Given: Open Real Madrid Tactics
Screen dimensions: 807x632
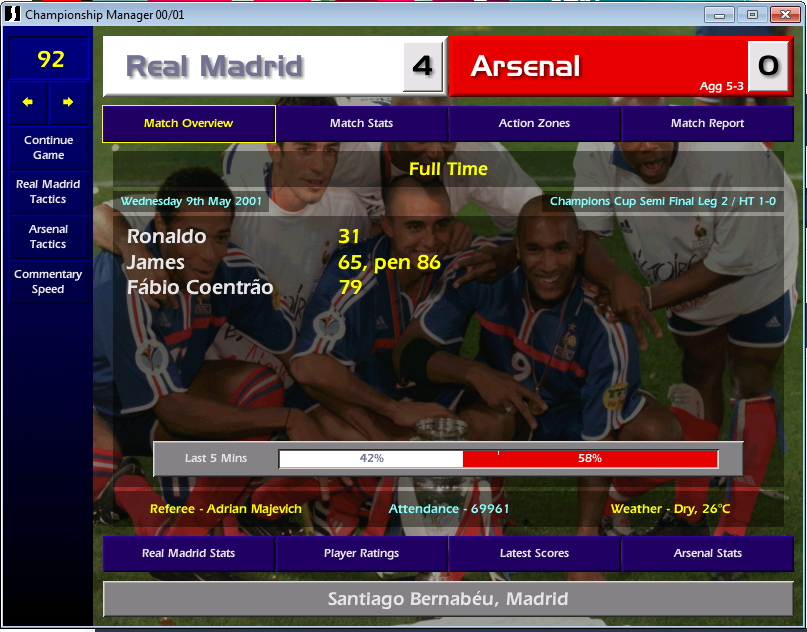Looking at the screenshot, I should click(x=48, y=192).
